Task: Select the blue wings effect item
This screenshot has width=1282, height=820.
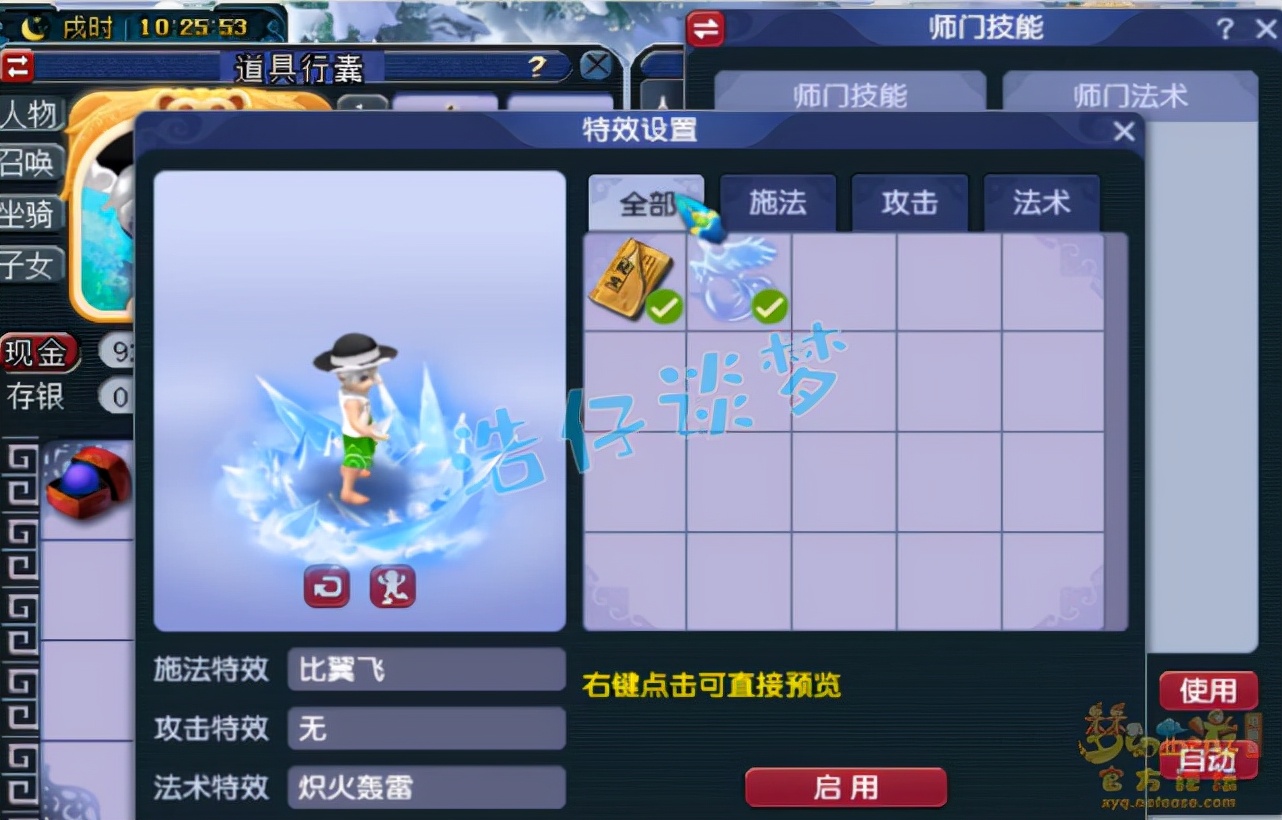Action: pyautogui.click(x=738, y=278)
